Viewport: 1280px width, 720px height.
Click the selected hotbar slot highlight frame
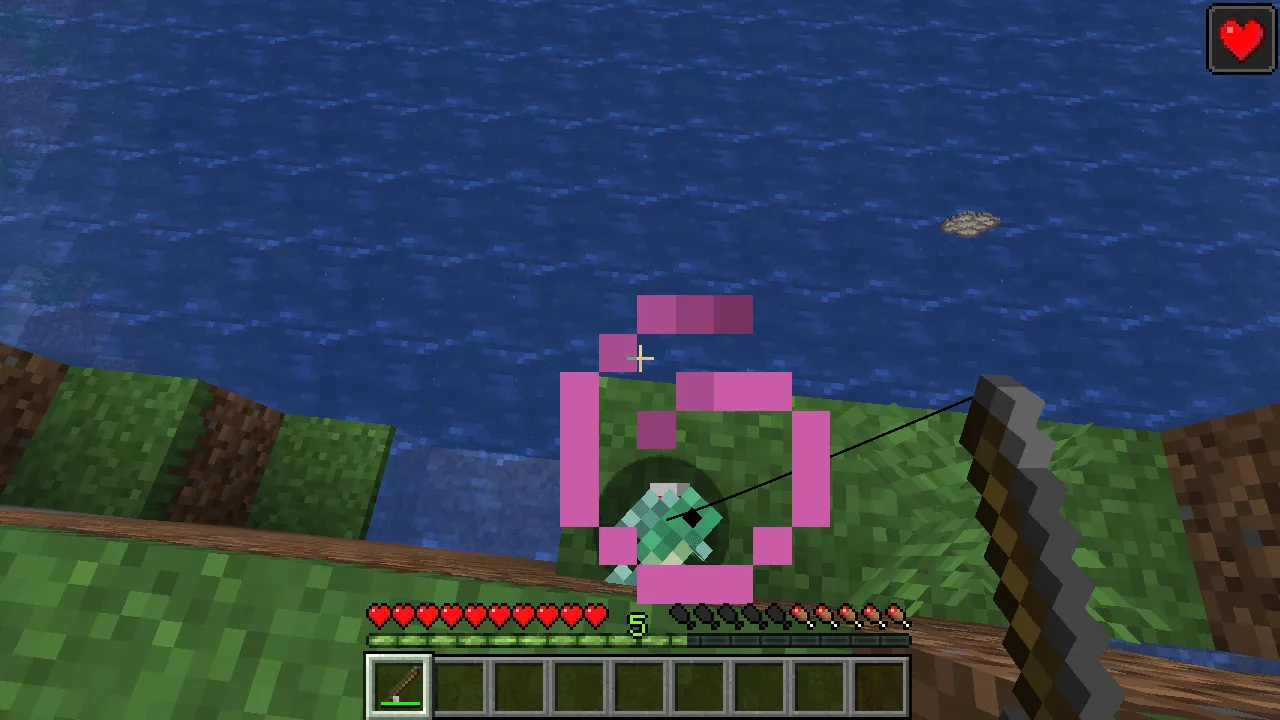tap(398, 684)
